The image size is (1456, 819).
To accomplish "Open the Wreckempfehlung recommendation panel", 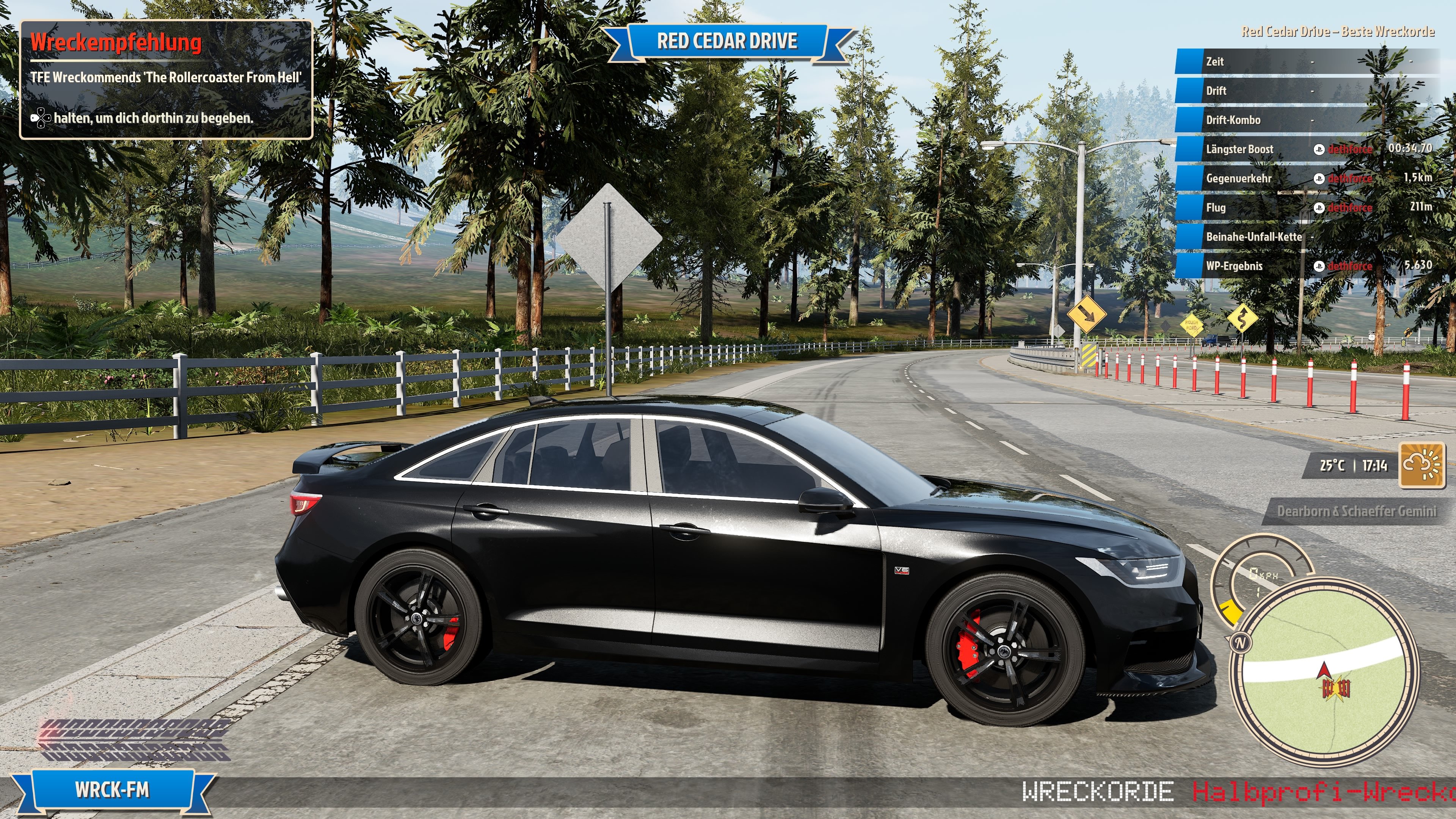I will click(x=166, y=79).
